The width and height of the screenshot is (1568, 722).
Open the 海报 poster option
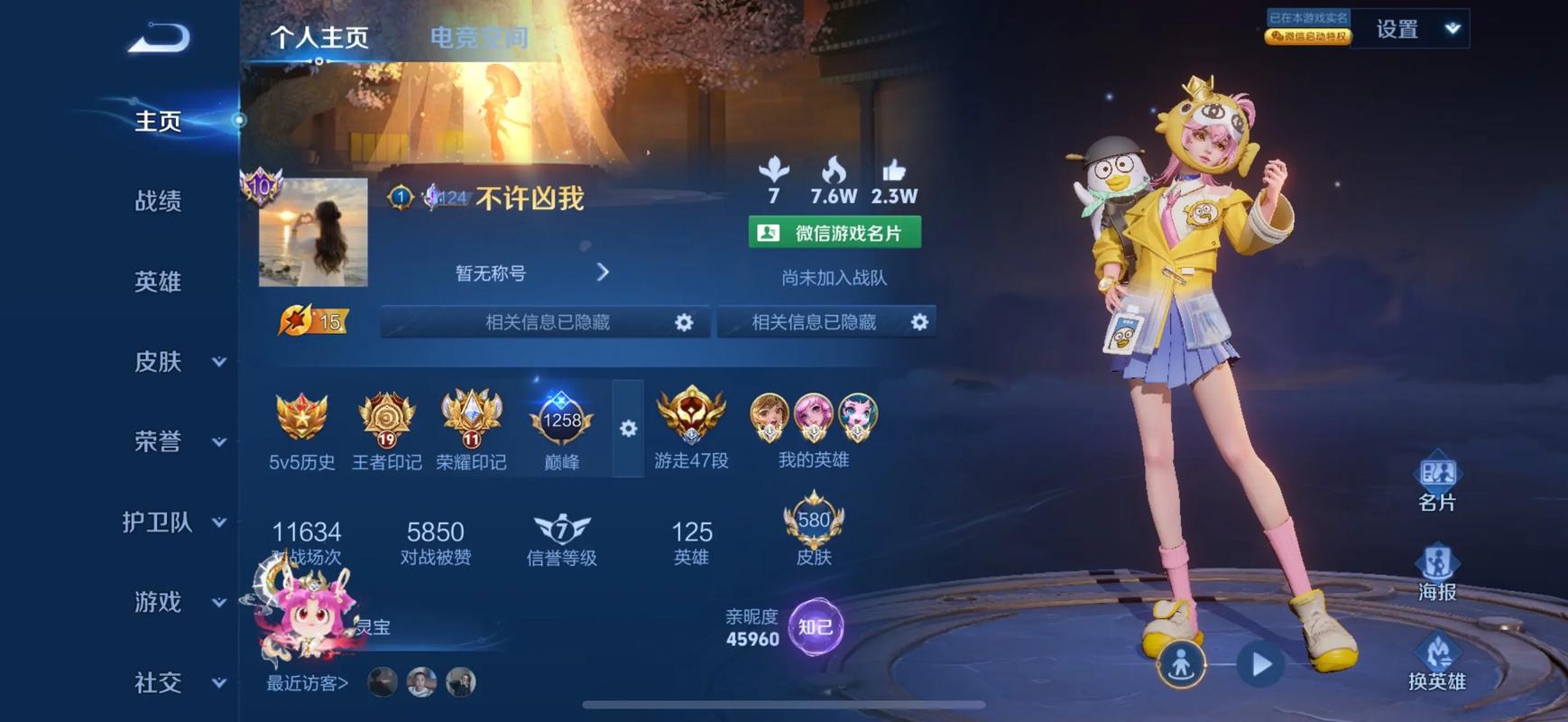point(1436,572)
